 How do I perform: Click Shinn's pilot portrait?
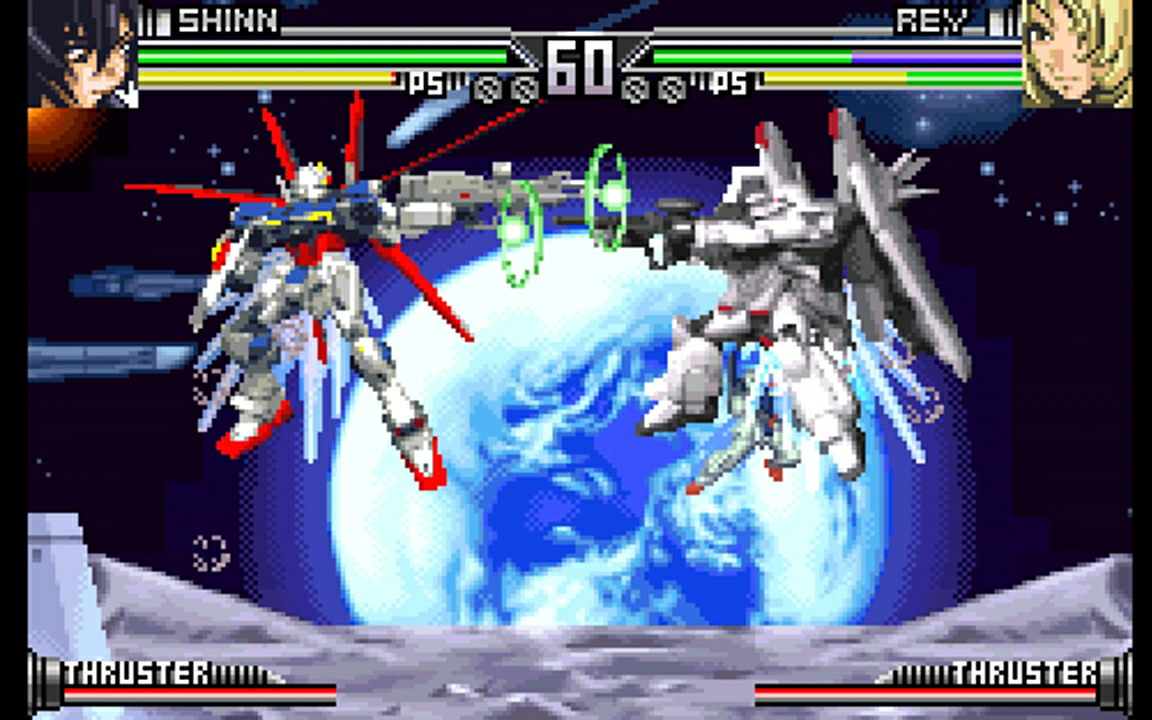coord(82,52)
